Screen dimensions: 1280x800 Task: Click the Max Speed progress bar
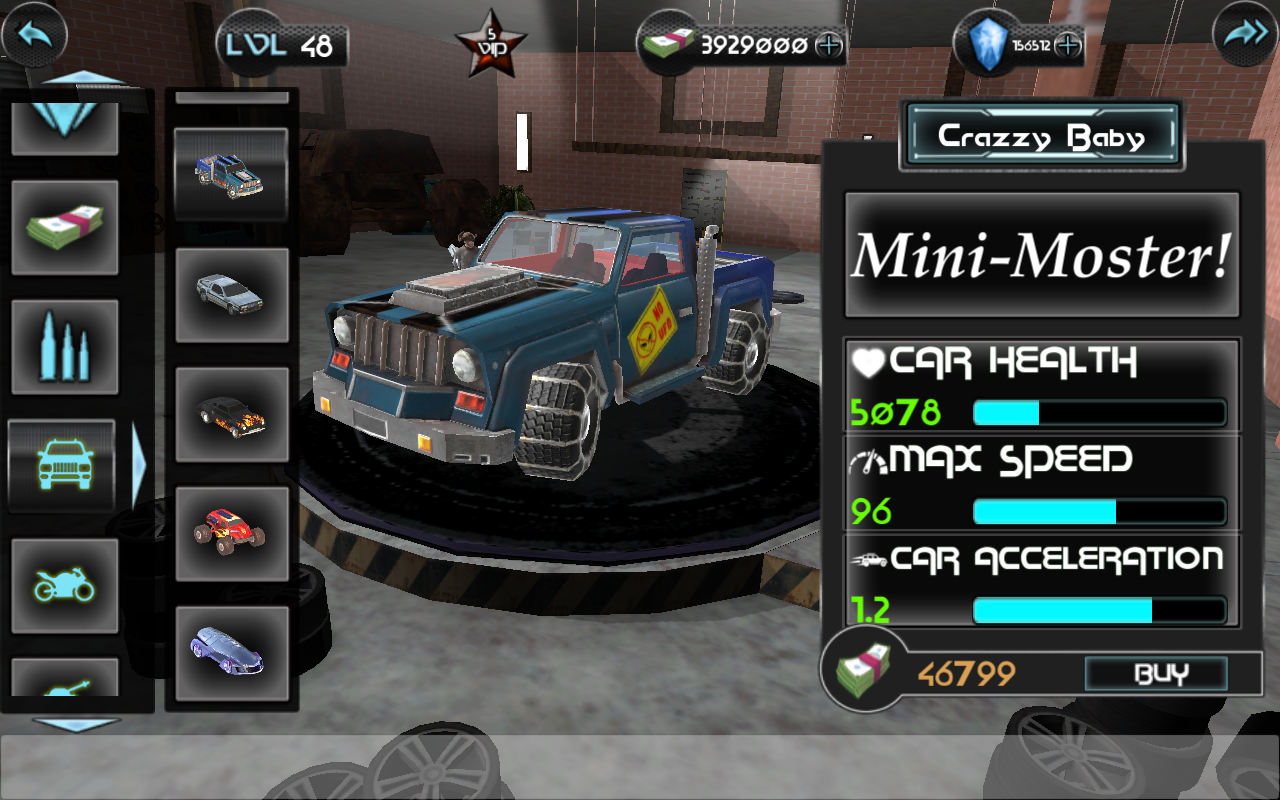coord(1098,511)
